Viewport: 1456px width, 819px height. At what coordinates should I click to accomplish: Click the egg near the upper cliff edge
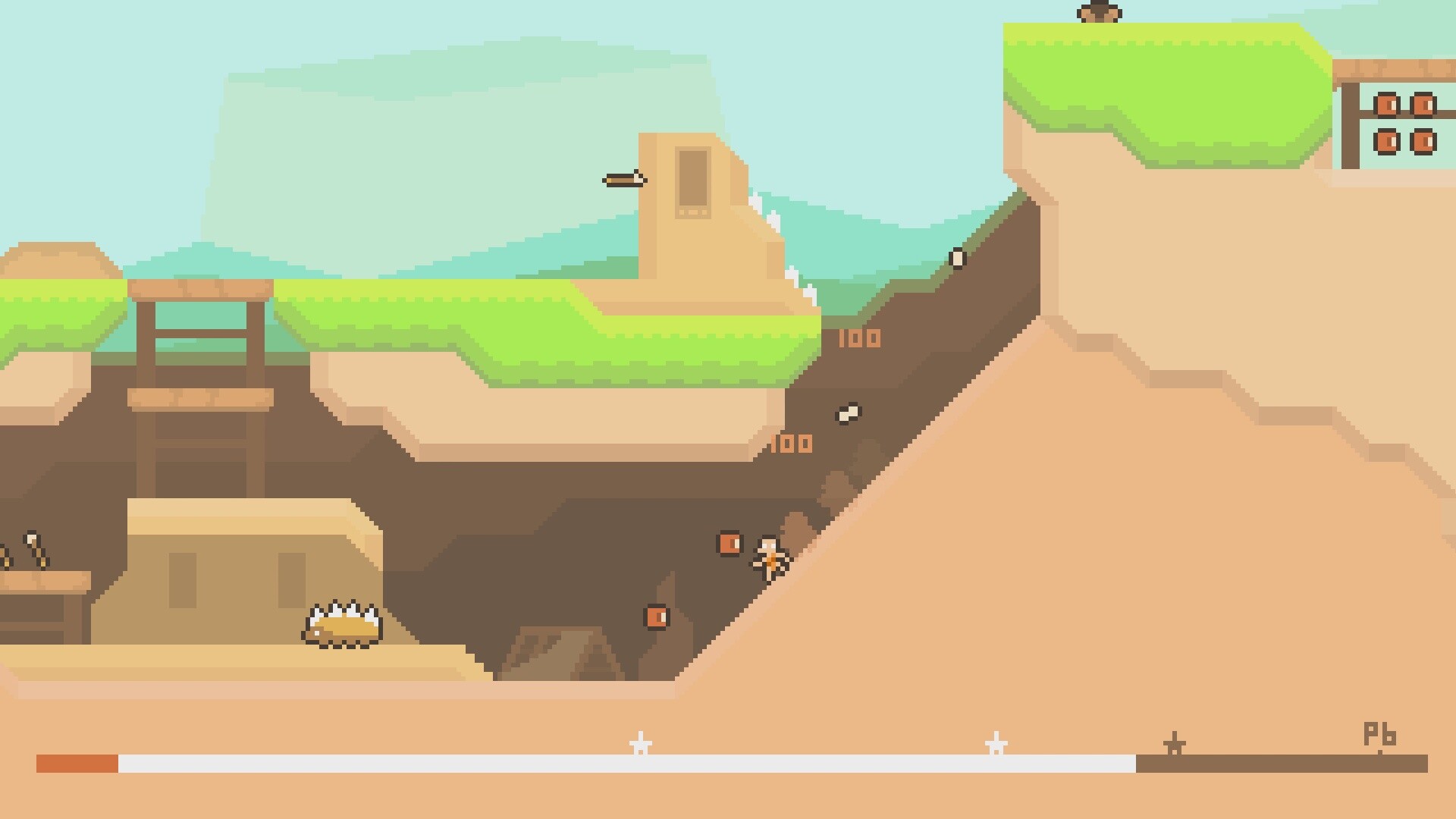(x=958, y=259)
